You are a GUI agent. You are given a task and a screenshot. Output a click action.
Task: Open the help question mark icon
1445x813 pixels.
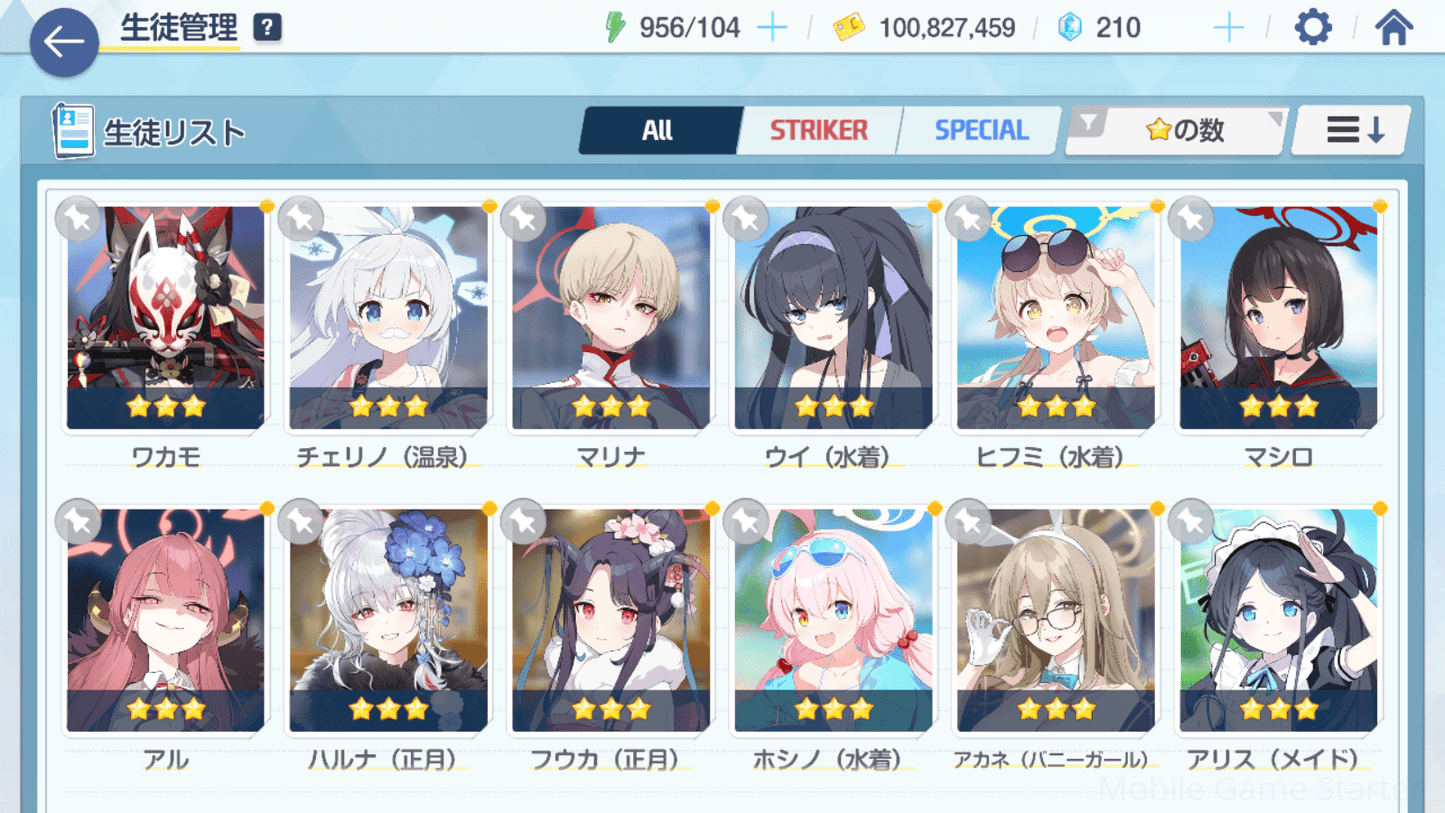[267, 28]
